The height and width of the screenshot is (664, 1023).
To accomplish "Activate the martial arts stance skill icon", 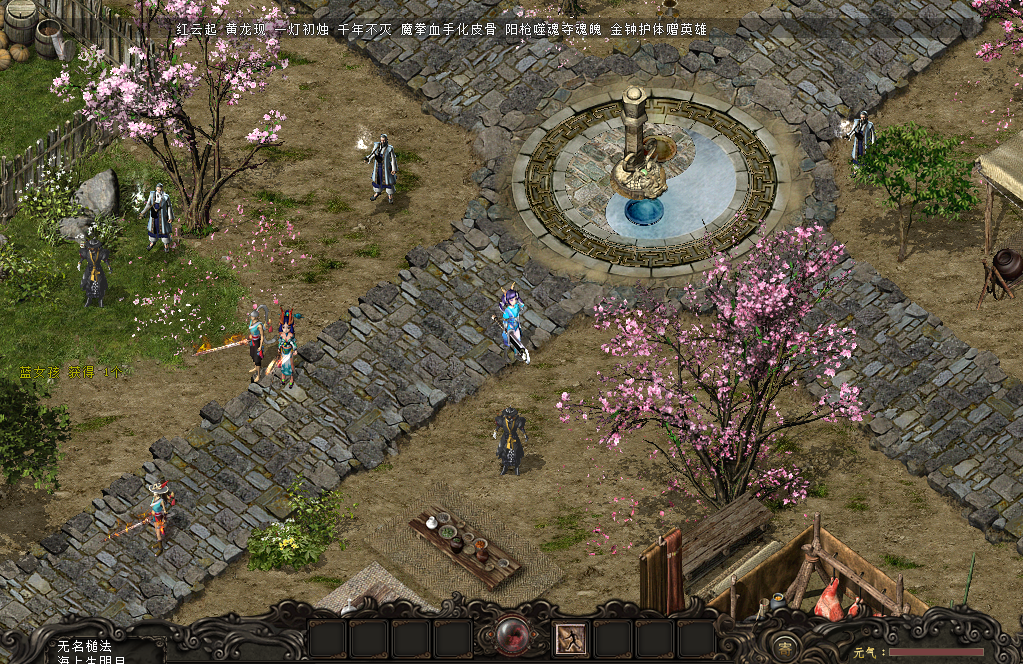I will (x=571, y=638).
